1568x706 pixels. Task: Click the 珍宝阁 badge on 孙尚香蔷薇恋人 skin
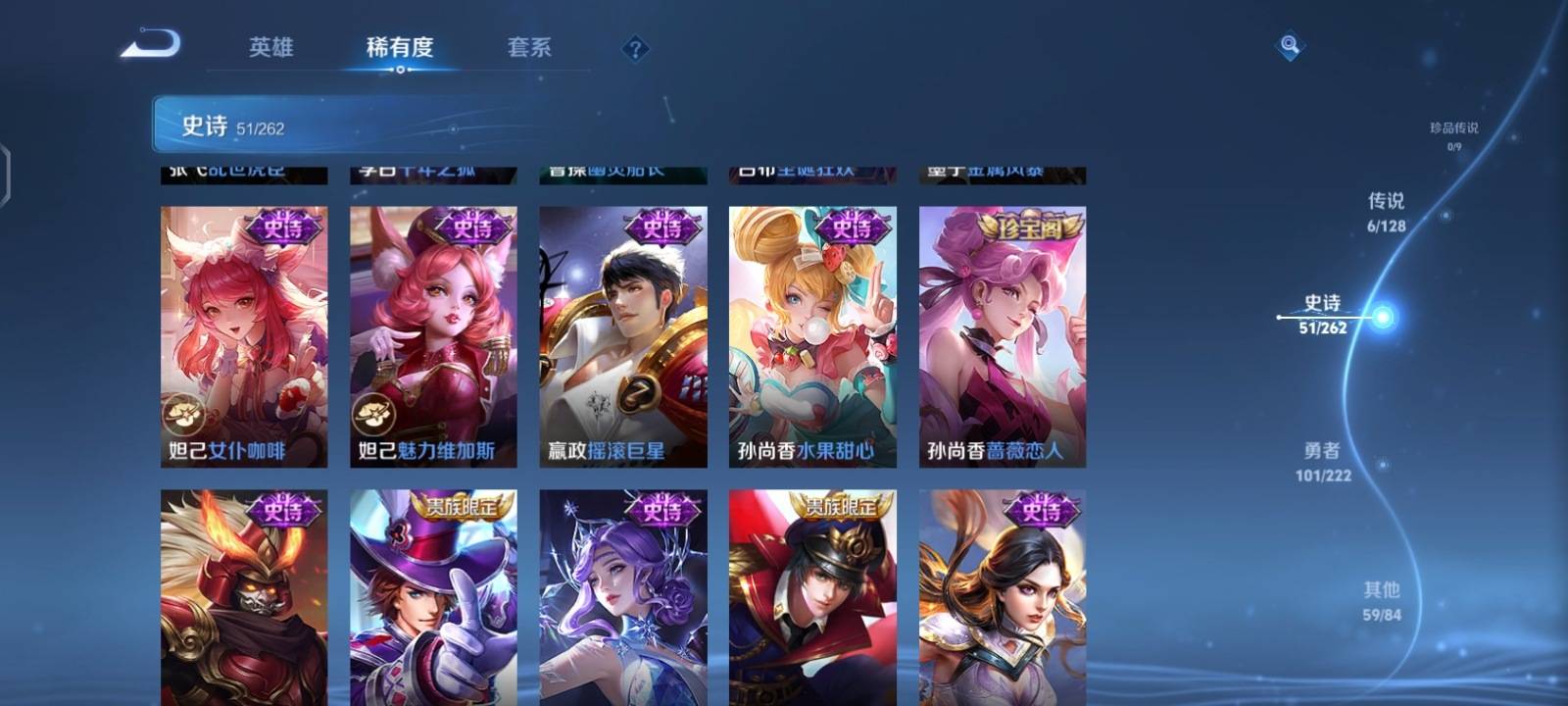tap(1029, 227)
